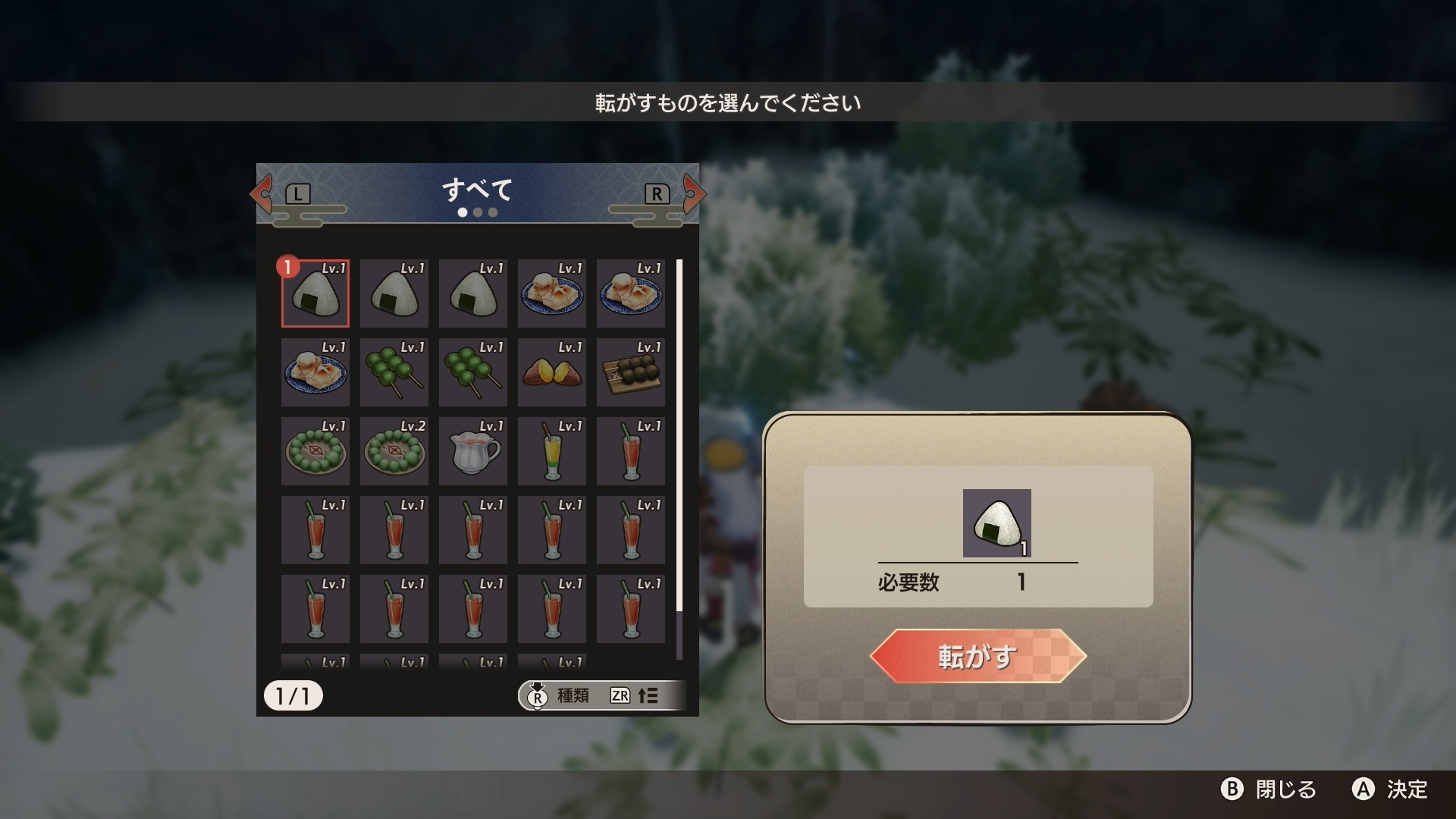Click the L shoulder button label

coord(297,193)
